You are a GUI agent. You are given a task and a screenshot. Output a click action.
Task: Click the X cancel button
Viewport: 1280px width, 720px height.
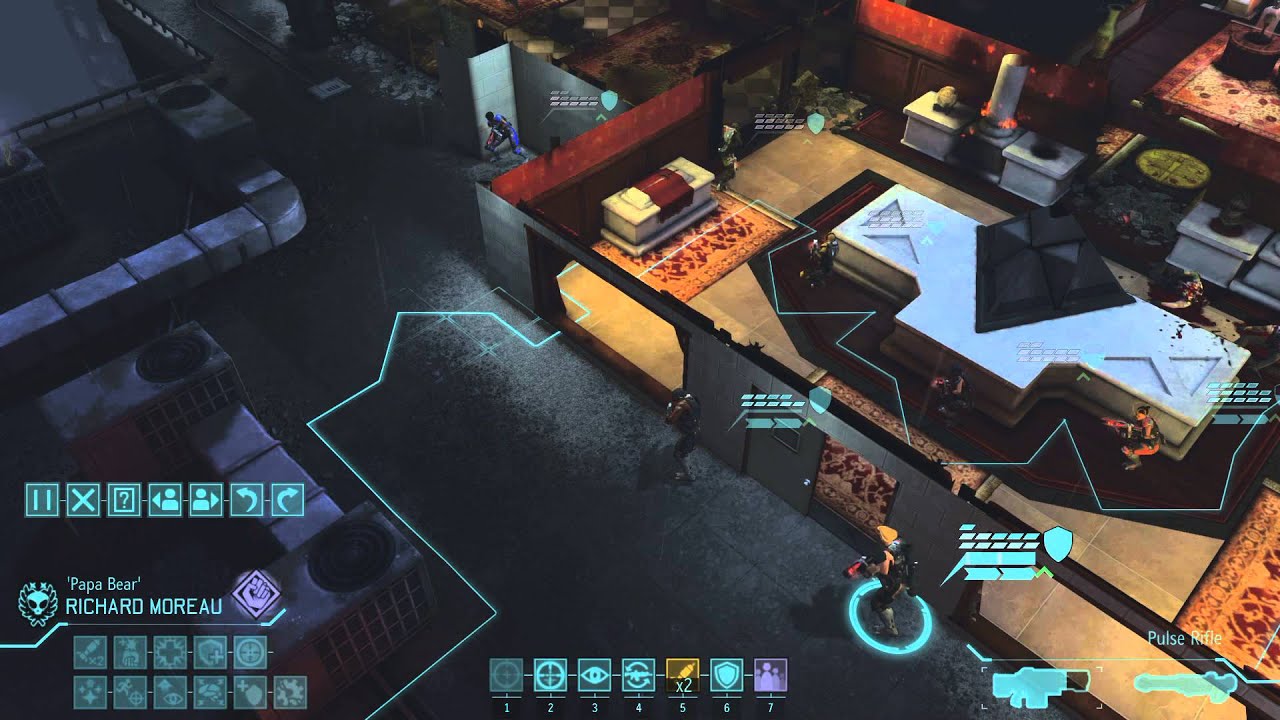tap(83, 499)
